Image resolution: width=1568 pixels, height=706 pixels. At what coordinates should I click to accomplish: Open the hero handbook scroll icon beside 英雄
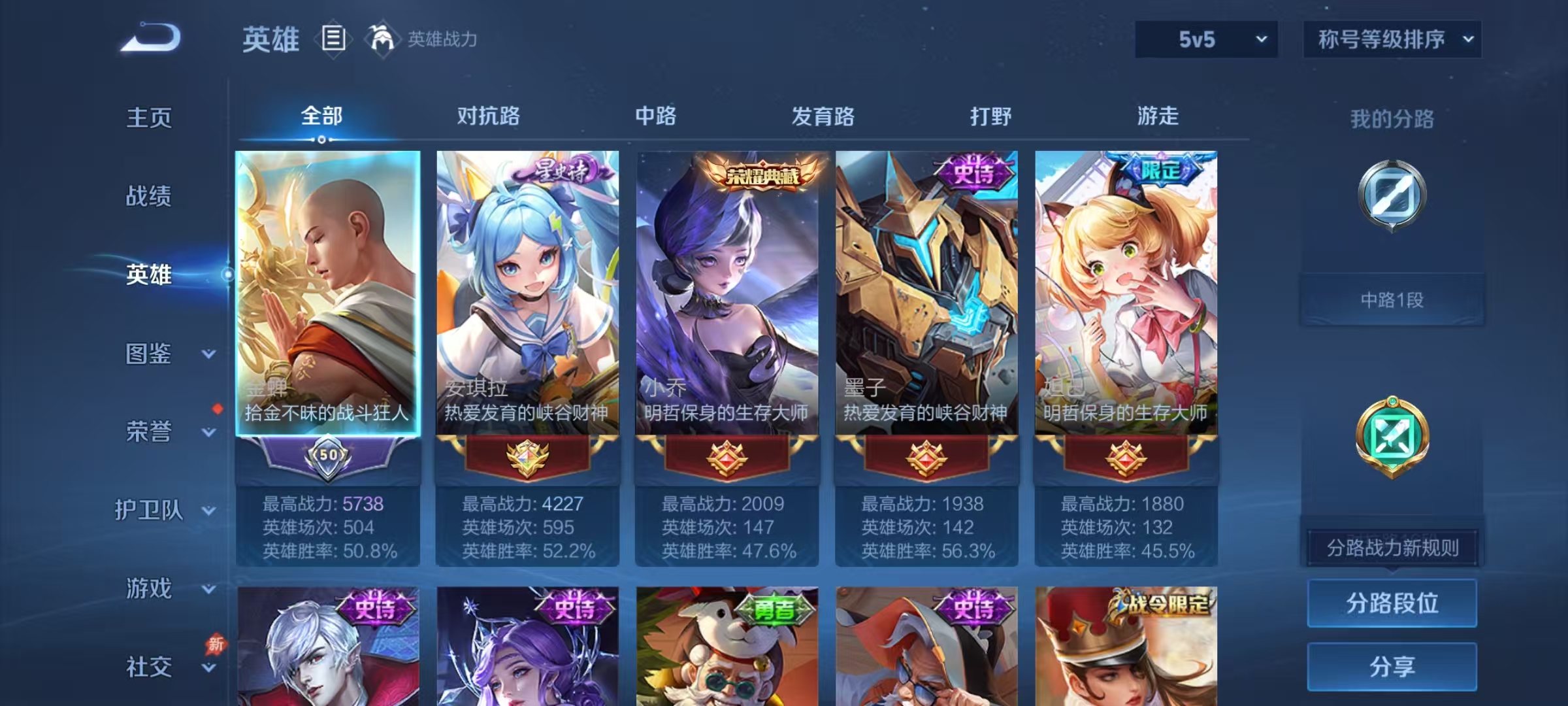tap(333, 39)
